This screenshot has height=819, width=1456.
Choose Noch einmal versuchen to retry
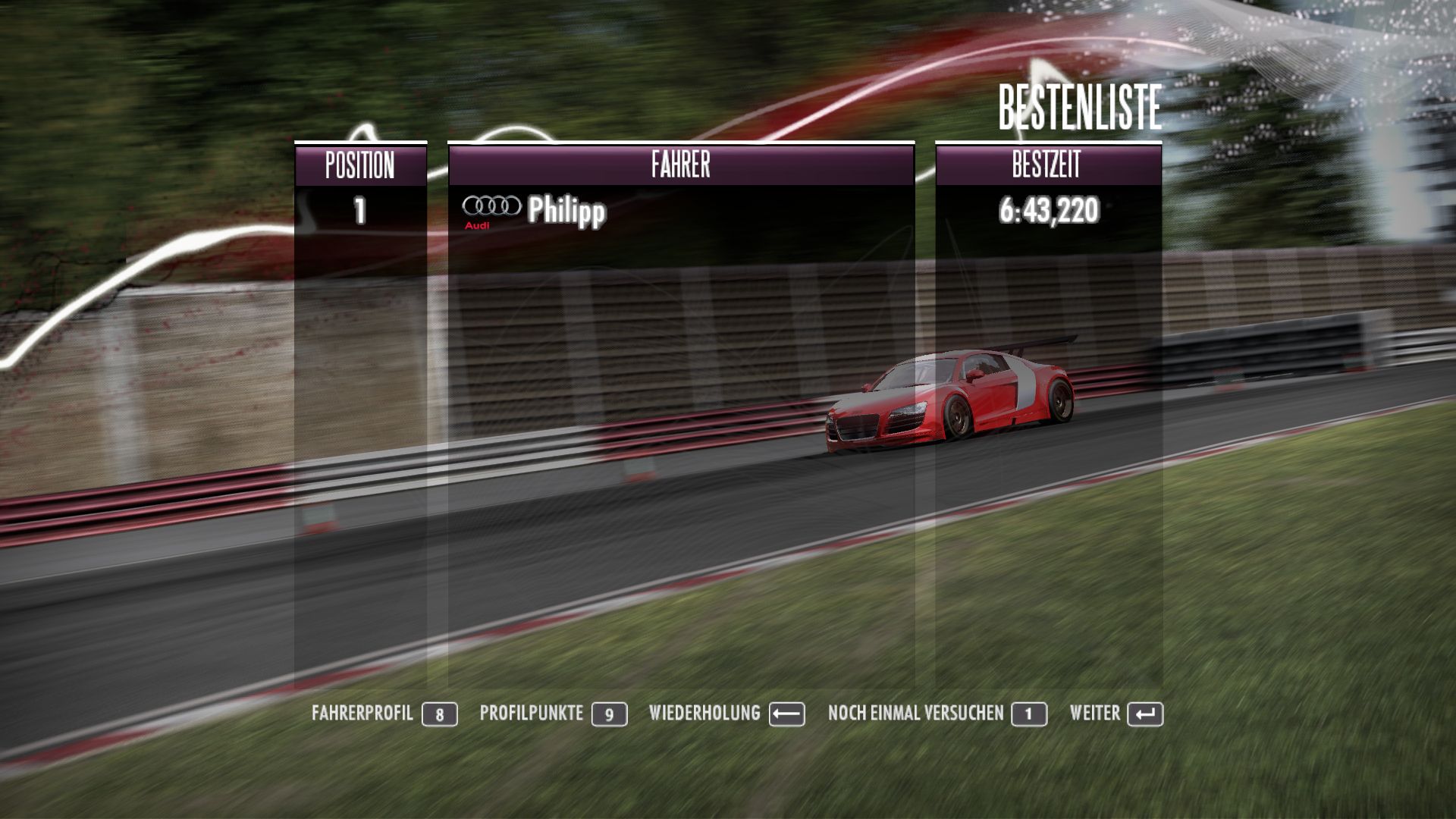coord(936,714)
